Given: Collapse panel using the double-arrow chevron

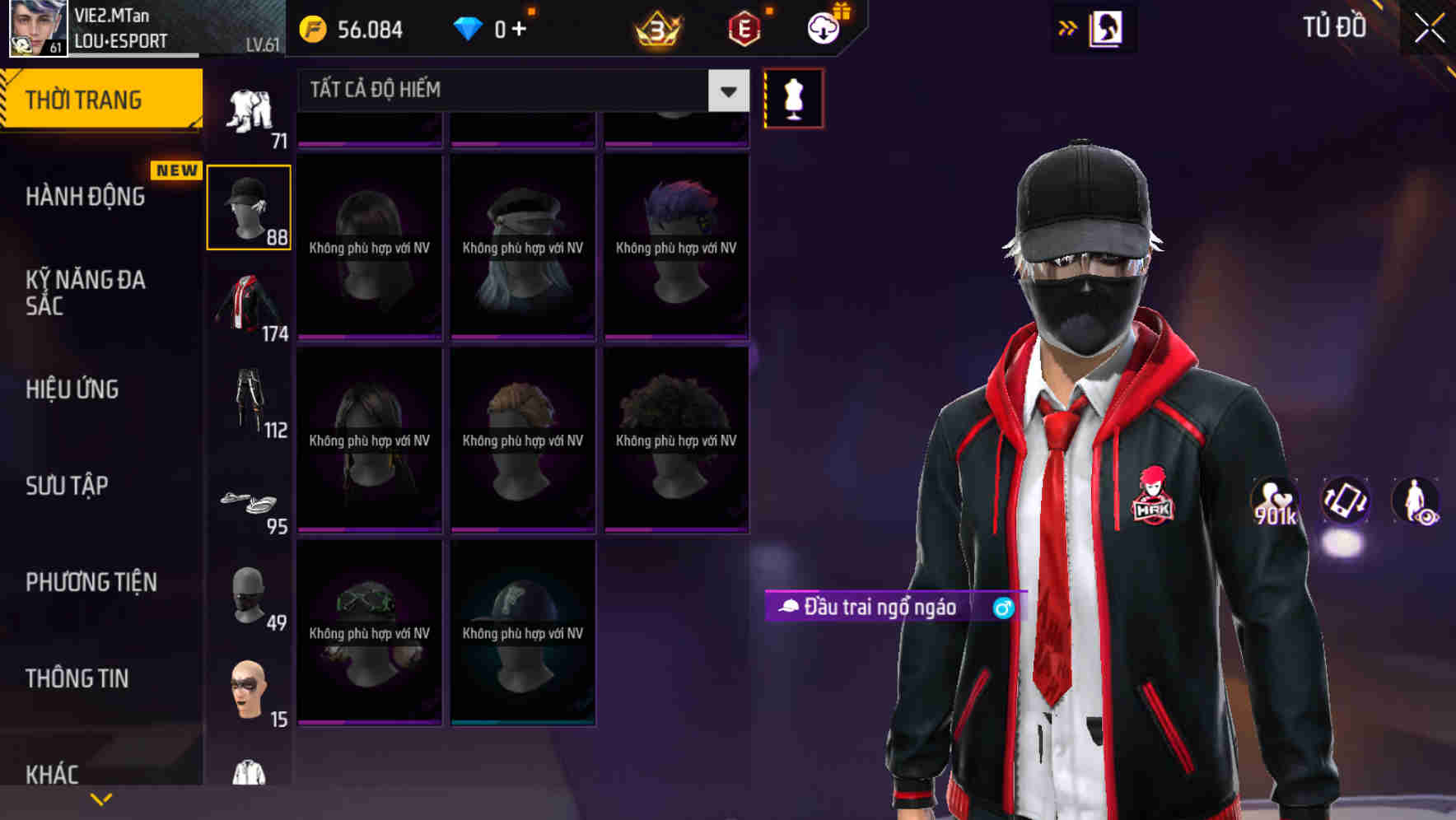Looking at the screenshot, I should pos(1066,26).
